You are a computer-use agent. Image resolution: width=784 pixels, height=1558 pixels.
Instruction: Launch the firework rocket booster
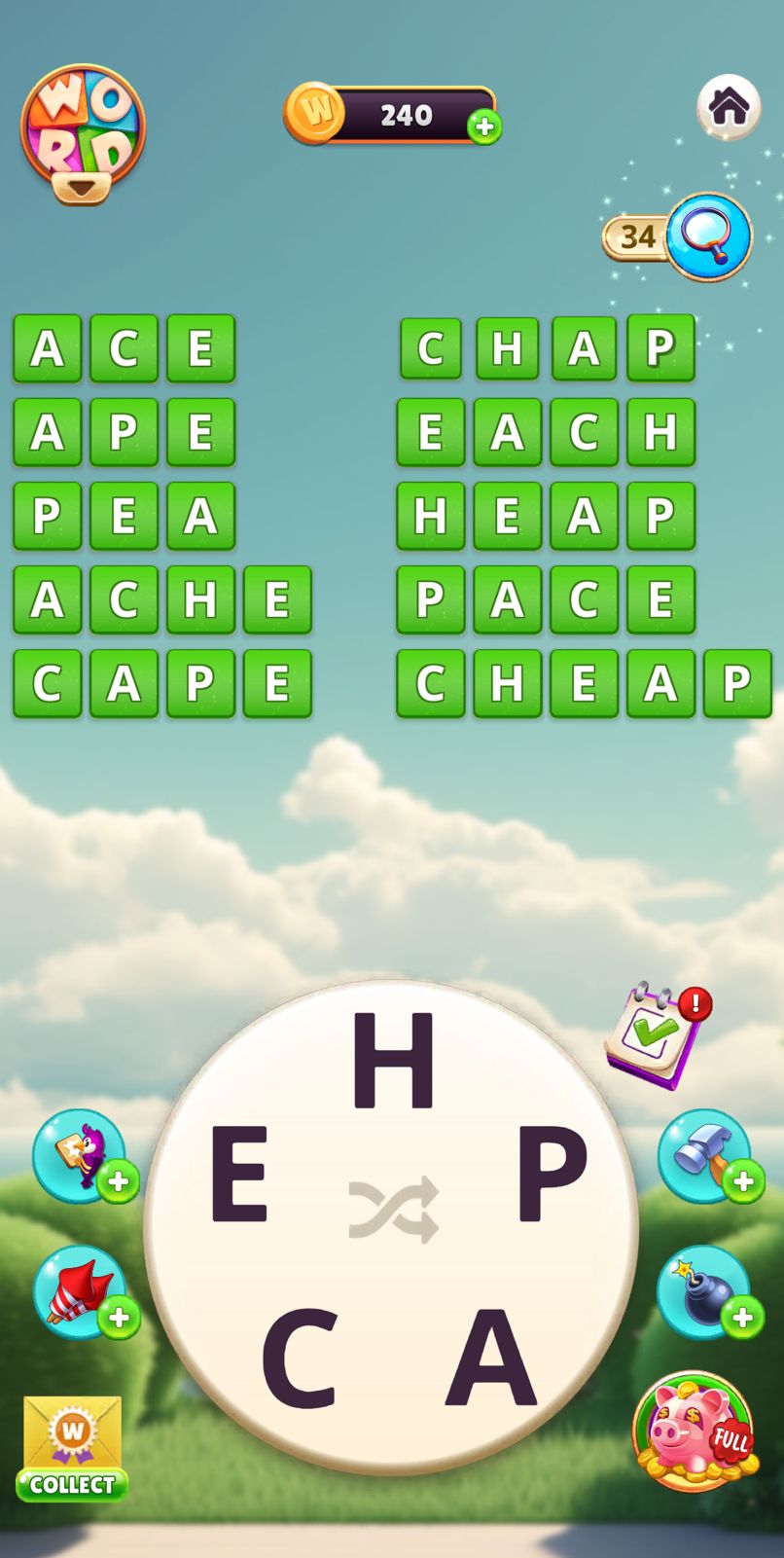tap(80, 1292)
